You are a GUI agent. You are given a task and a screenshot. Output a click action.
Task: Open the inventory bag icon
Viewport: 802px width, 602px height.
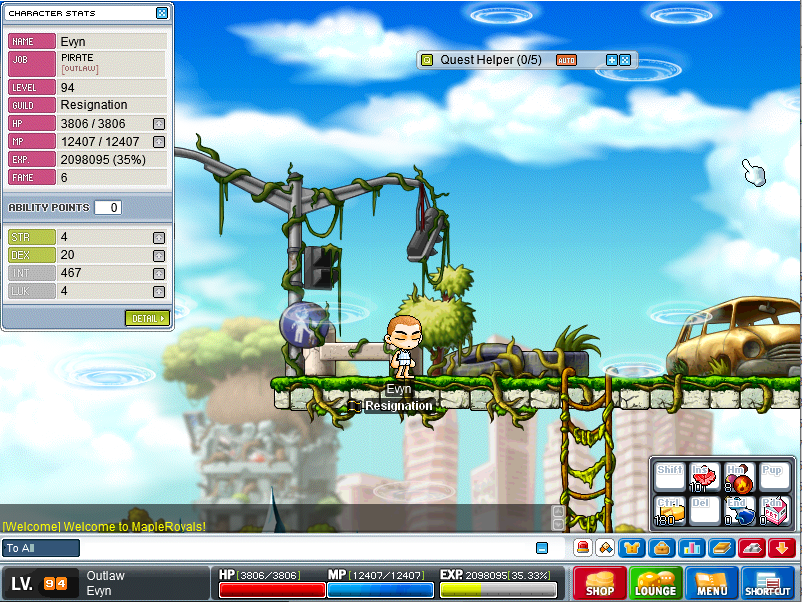coord(660,547)
